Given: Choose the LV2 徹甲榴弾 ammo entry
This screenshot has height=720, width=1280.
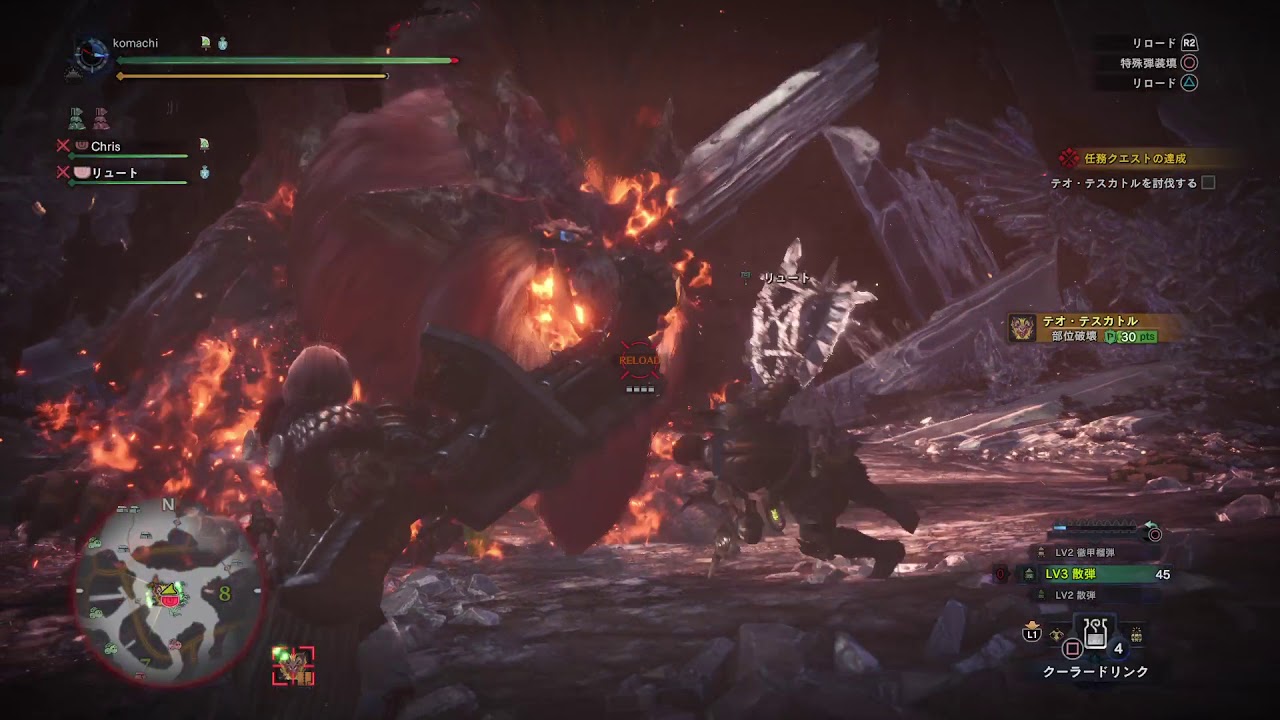Looking at the screenshot, I should [1084, 552].
